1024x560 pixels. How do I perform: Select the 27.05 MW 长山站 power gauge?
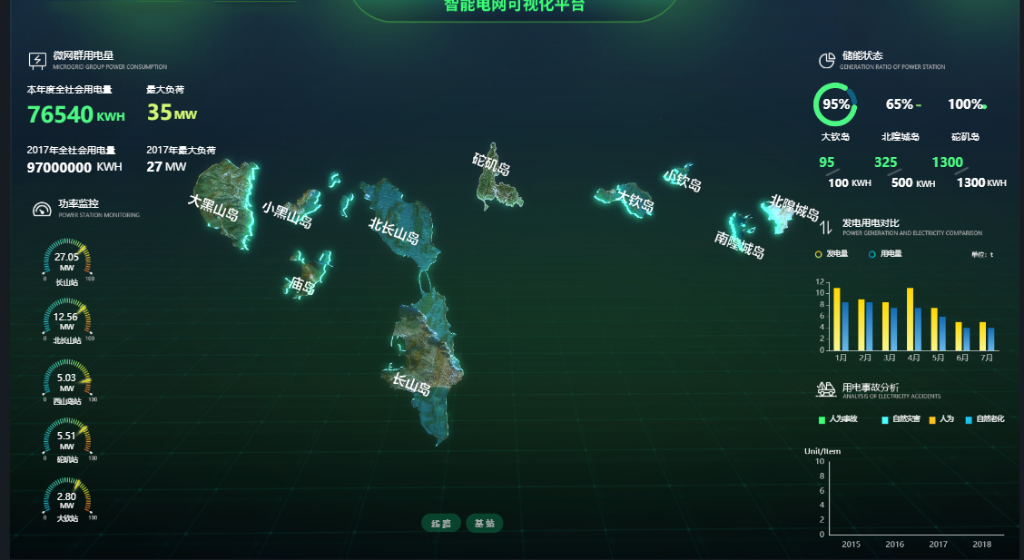point(67,261)
